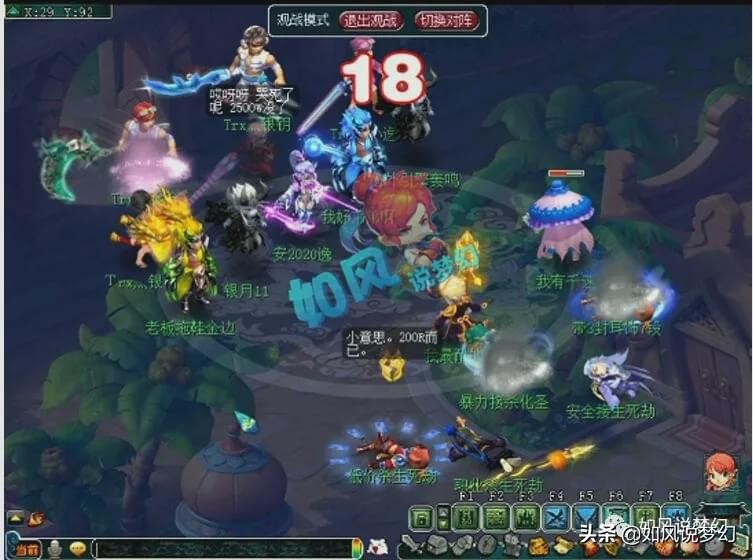
Task: Open the yellow speech bubble chat icon
Action: click(78, 549)
